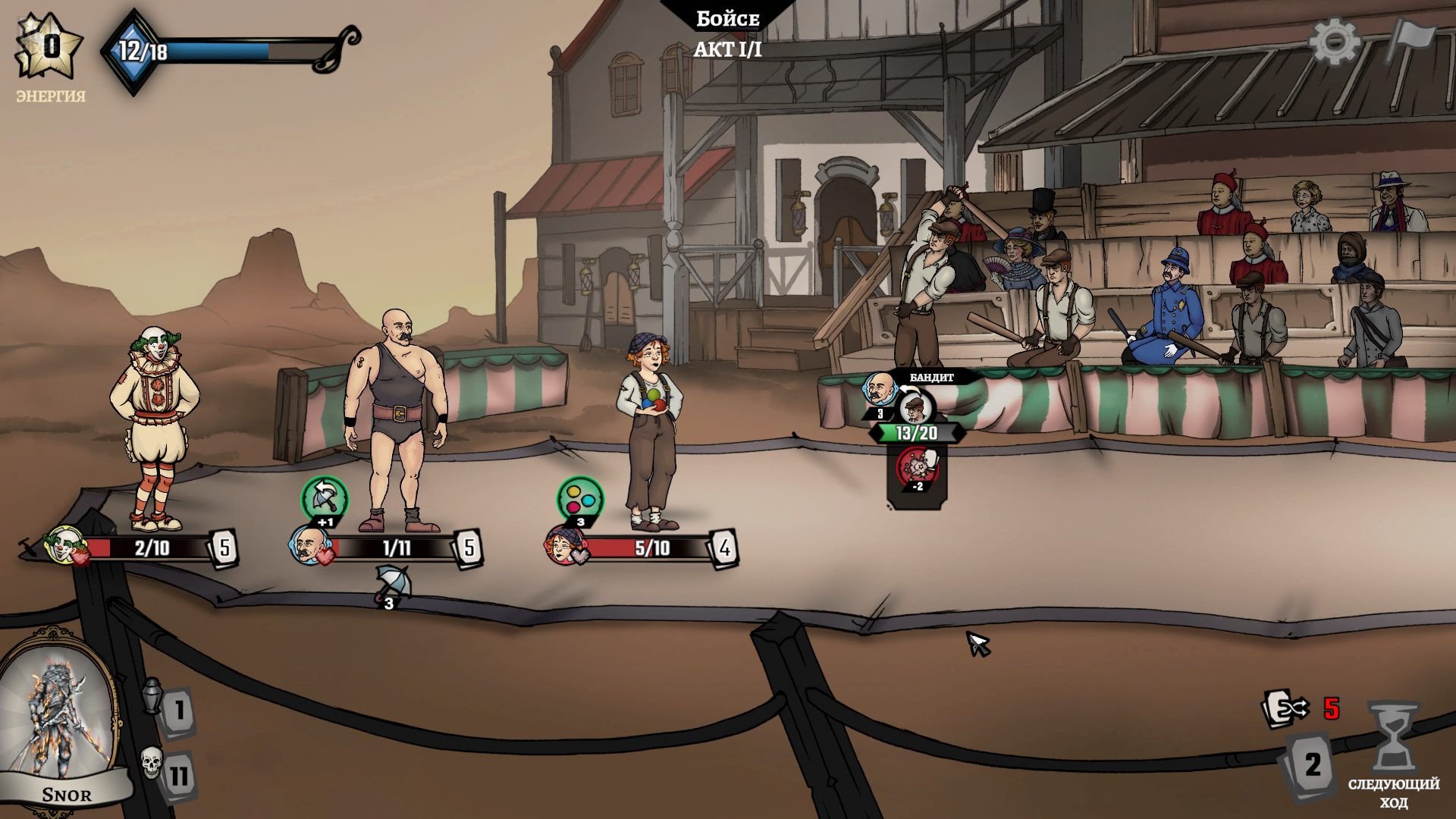This screenshot has width=1456, height=819.
Task: Open settings with the gear icon
Action: 1335,42
